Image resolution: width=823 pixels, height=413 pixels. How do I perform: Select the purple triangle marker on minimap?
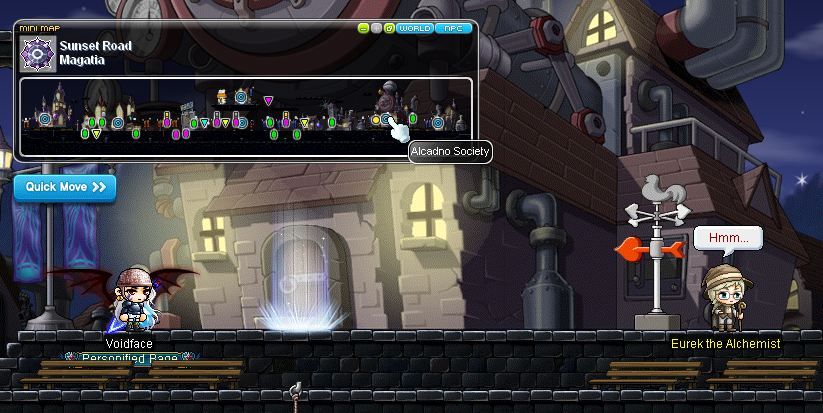tap(268, 101)
